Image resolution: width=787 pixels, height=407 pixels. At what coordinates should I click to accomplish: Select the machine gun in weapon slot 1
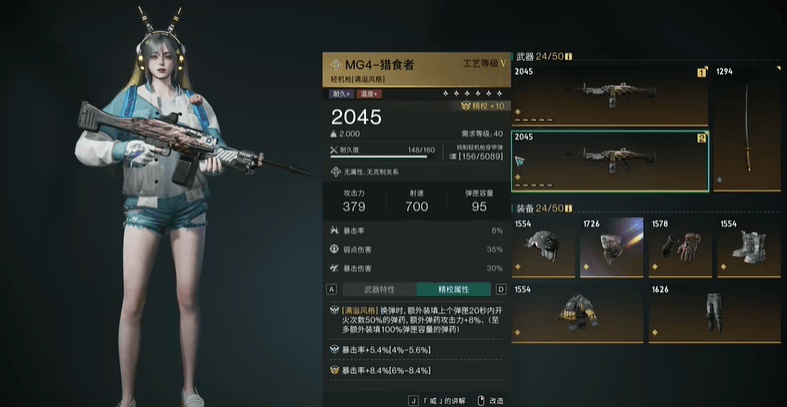pyautogui.click(x=610, y=95)
